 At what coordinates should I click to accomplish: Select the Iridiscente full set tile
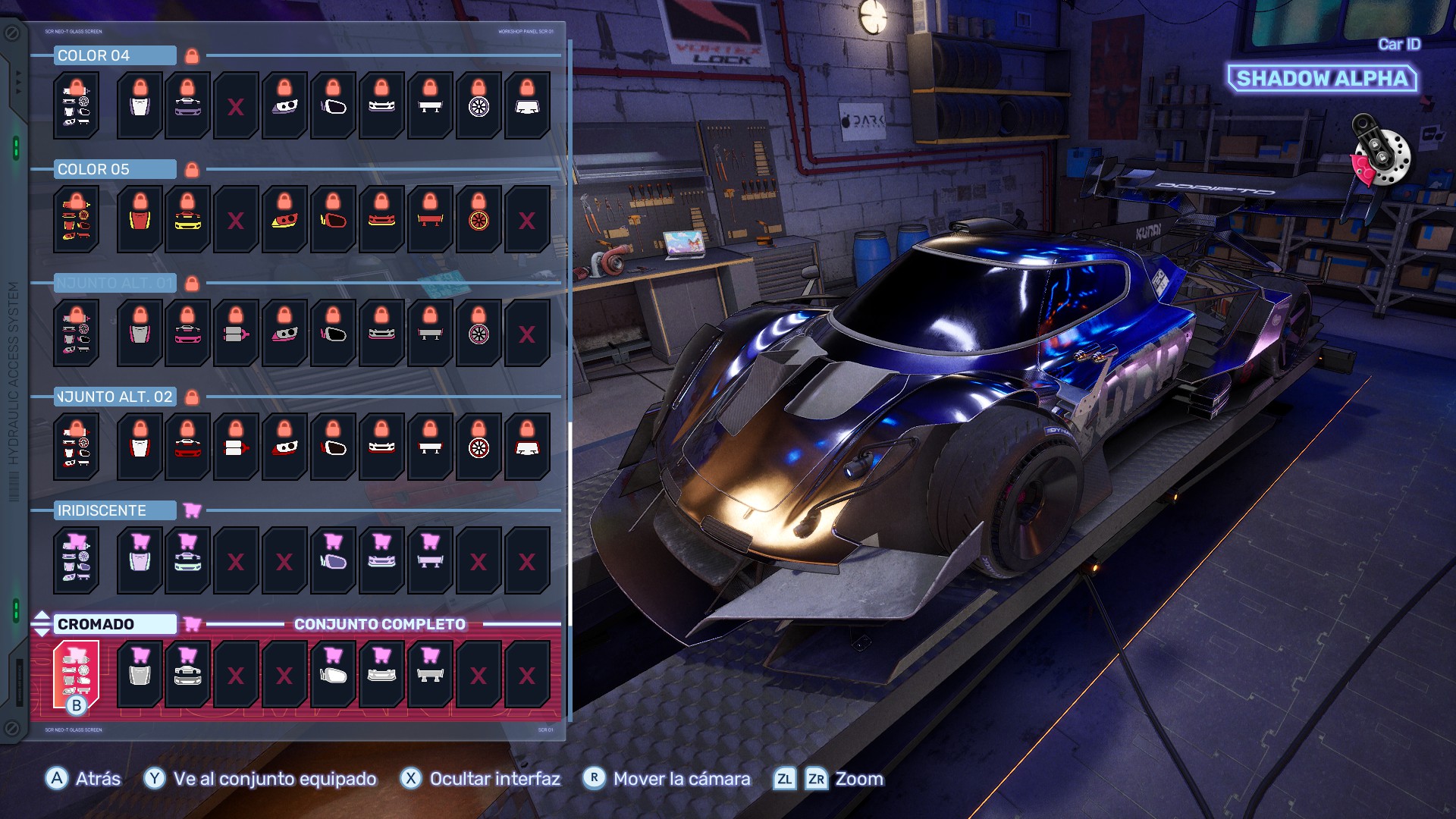coord(76,560)
